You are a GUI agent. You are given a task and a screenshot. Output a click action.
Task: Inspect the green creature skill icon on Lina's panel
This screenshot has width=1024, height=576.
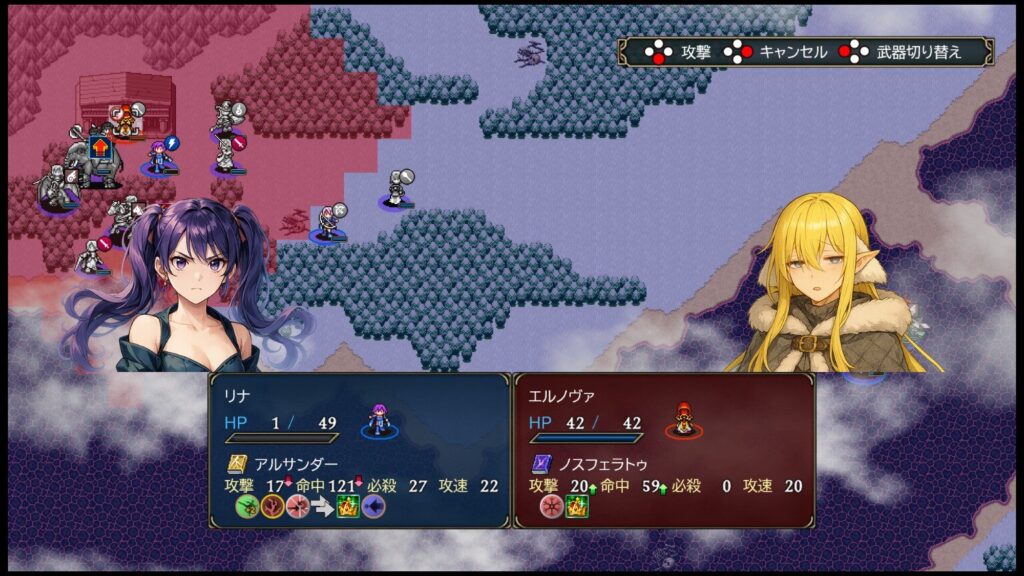[248, 506]
